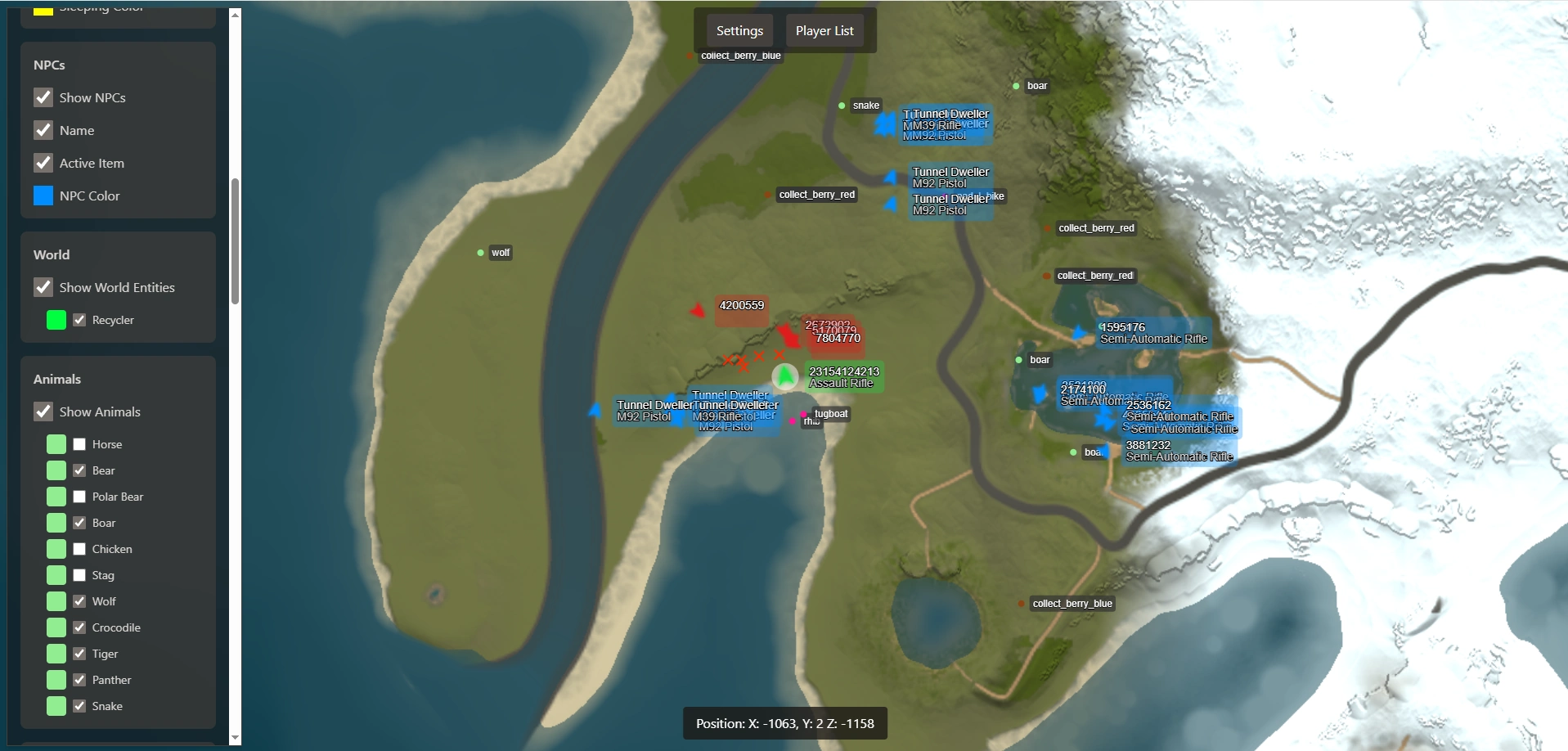Enable the Stag filter

79,575
